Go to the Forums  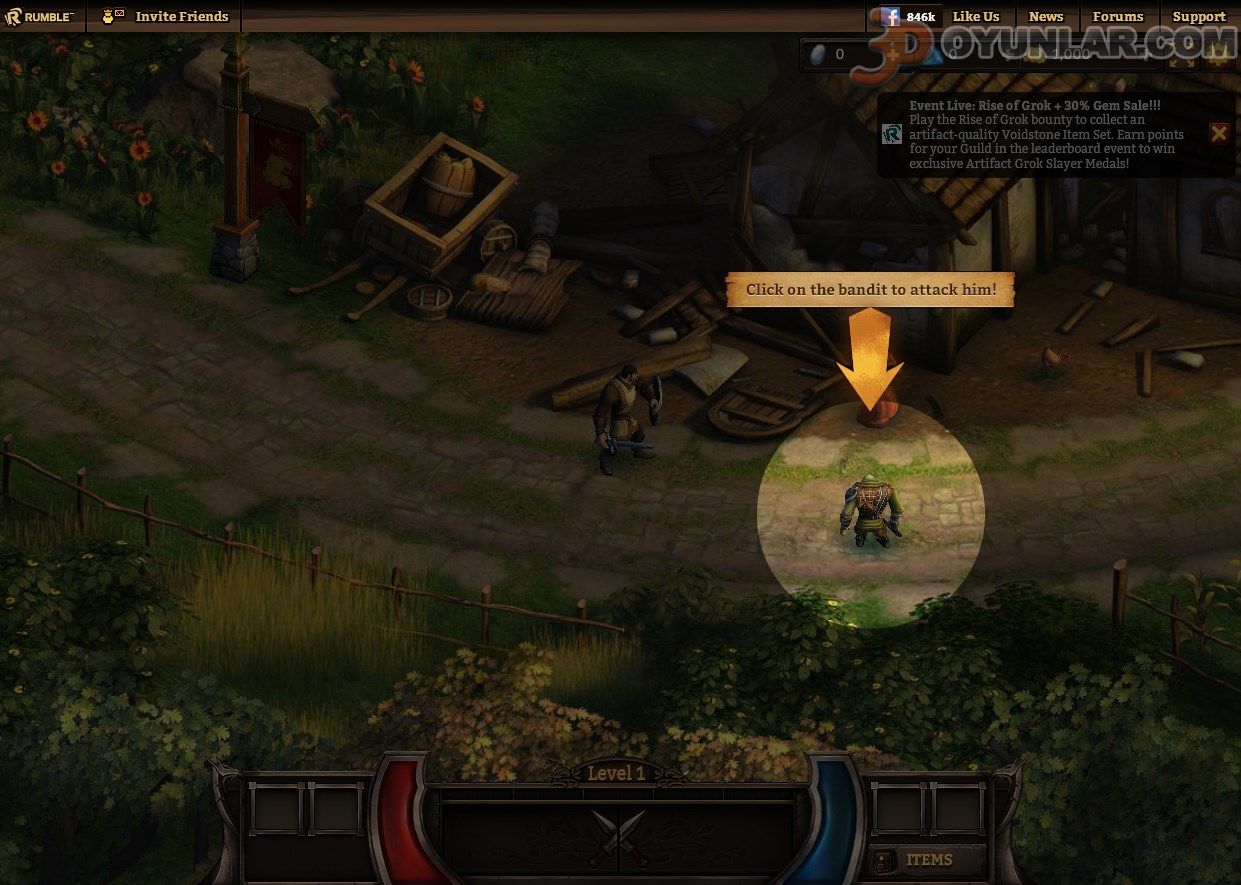pos(1117,16)
